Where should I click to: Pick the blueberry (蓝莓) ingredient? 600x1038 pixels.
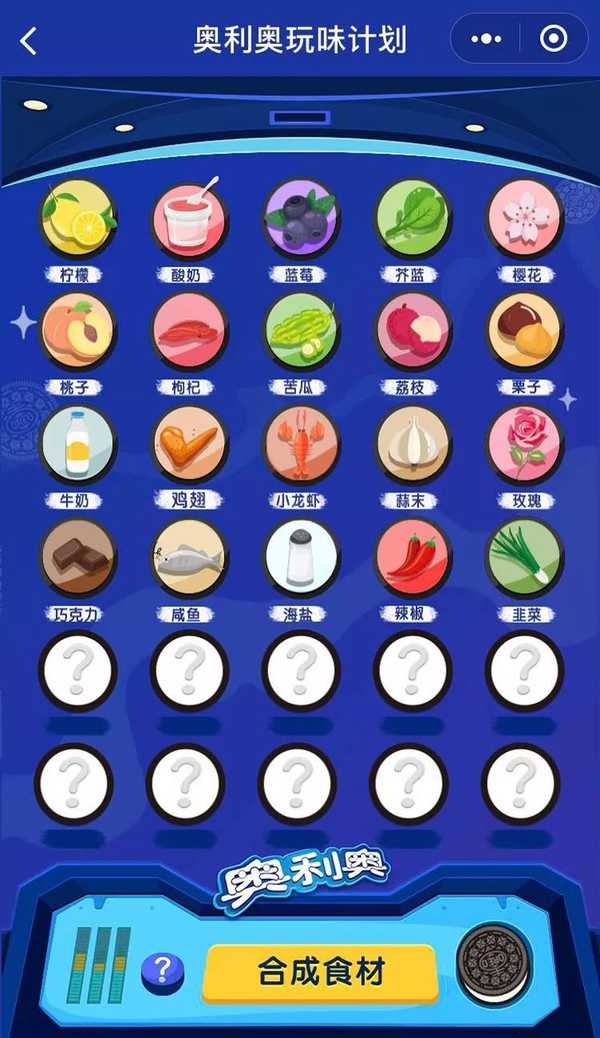tap(301, 218)
